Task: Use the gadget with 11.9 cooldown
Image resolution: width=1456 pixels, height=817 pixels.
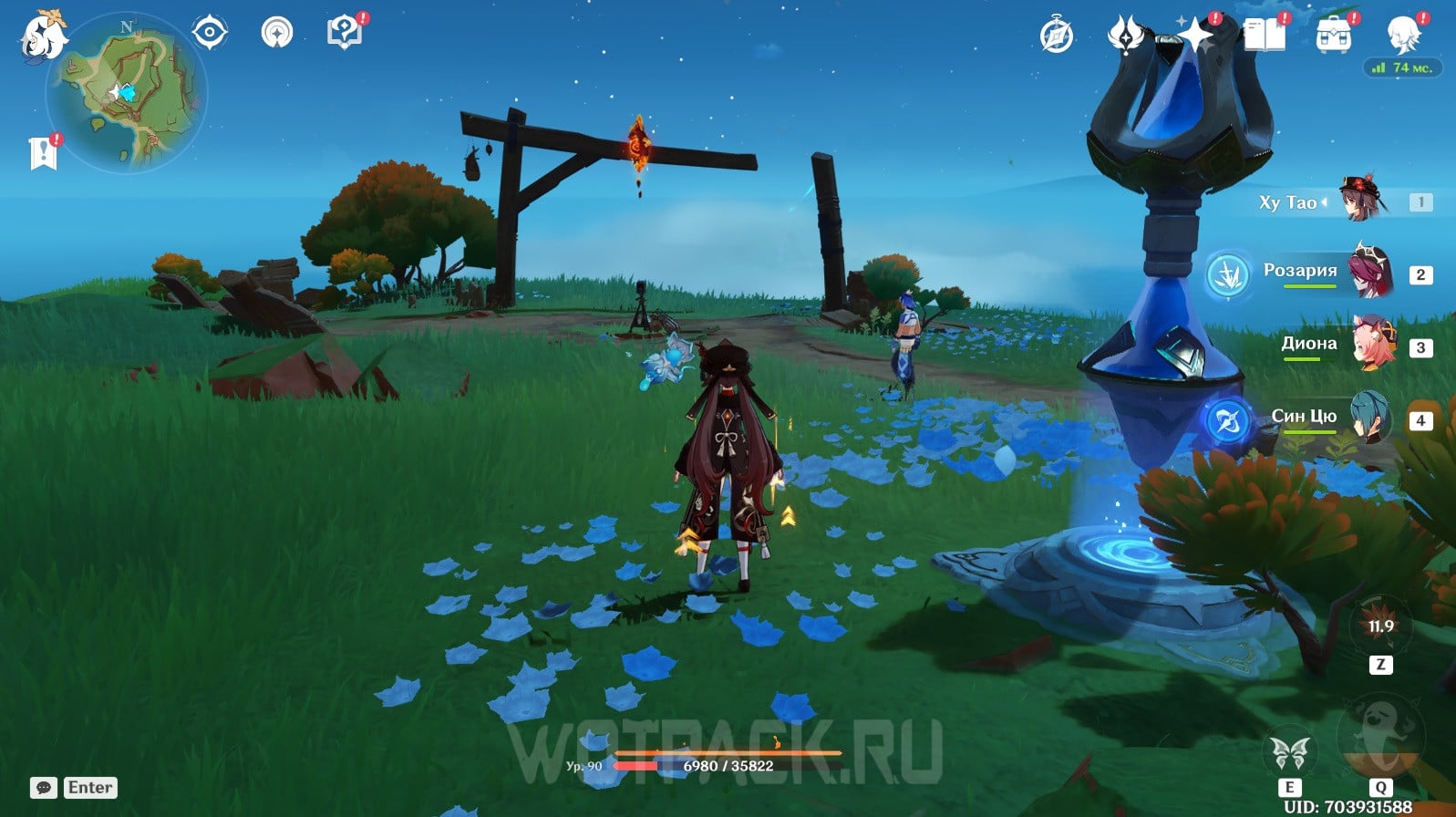Action: 1380,626
